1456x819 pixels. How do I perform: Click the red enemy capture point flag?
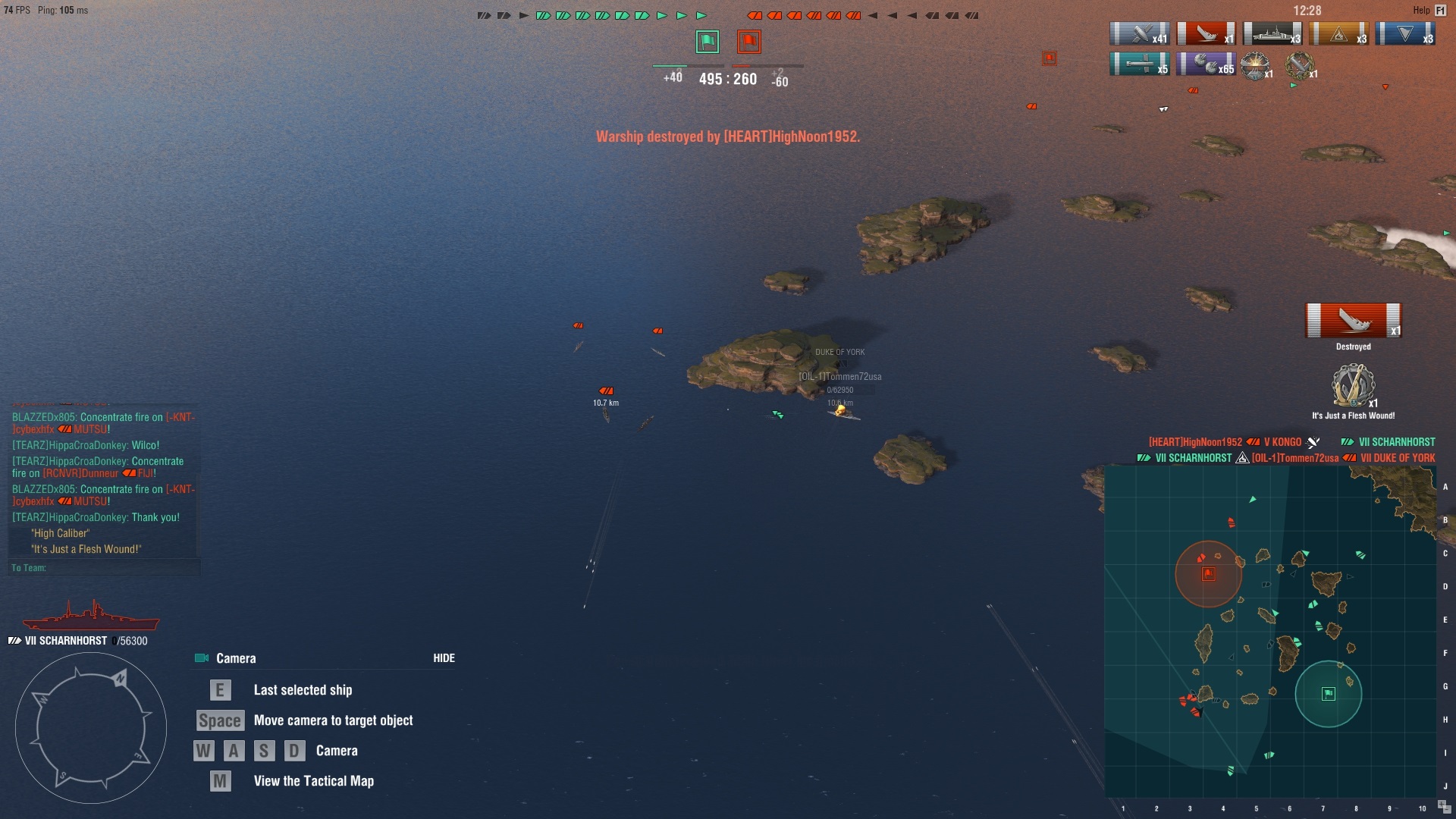click(748, 42)
